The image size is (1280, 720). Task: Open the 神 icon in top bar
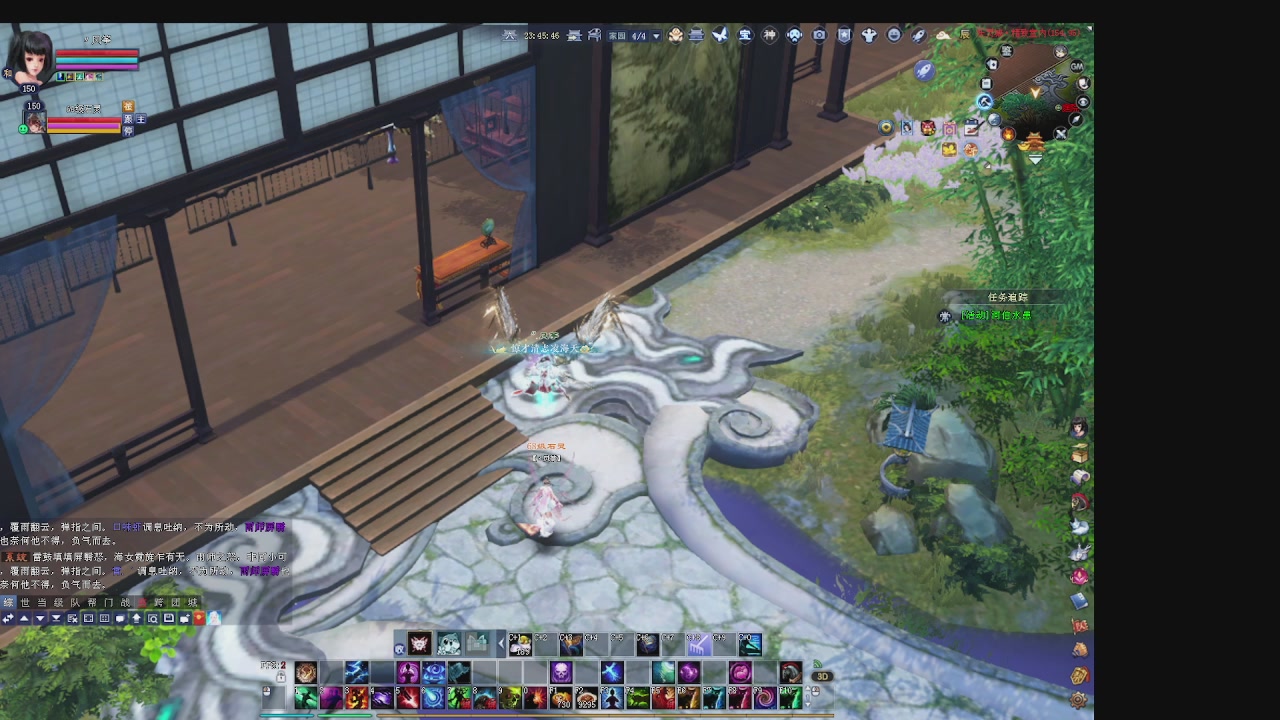click(770, 35)
